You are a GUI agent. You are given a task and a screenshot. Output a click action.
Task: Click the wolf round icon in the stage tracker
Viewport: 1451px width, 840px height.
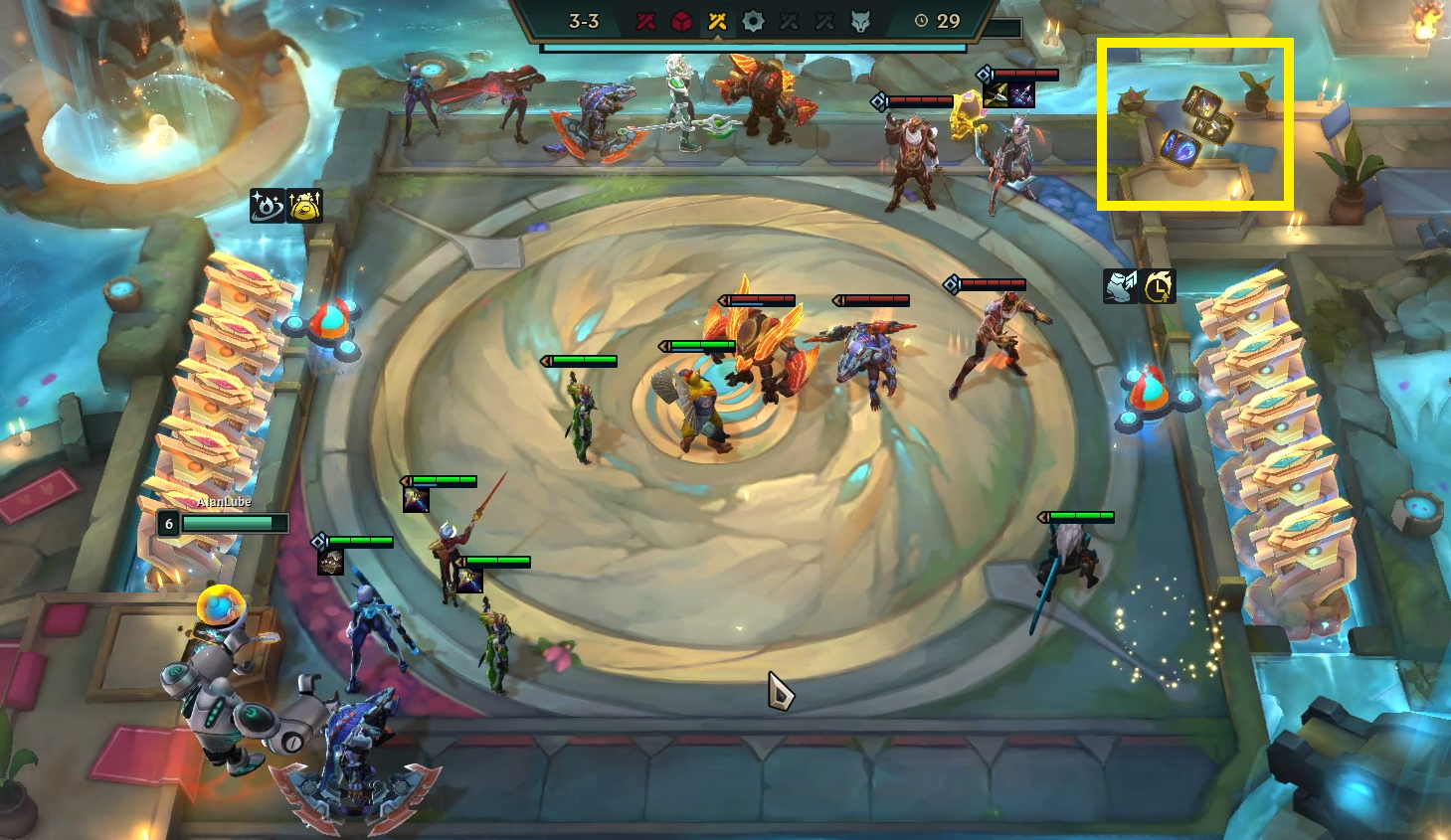(x=861, y=21)
